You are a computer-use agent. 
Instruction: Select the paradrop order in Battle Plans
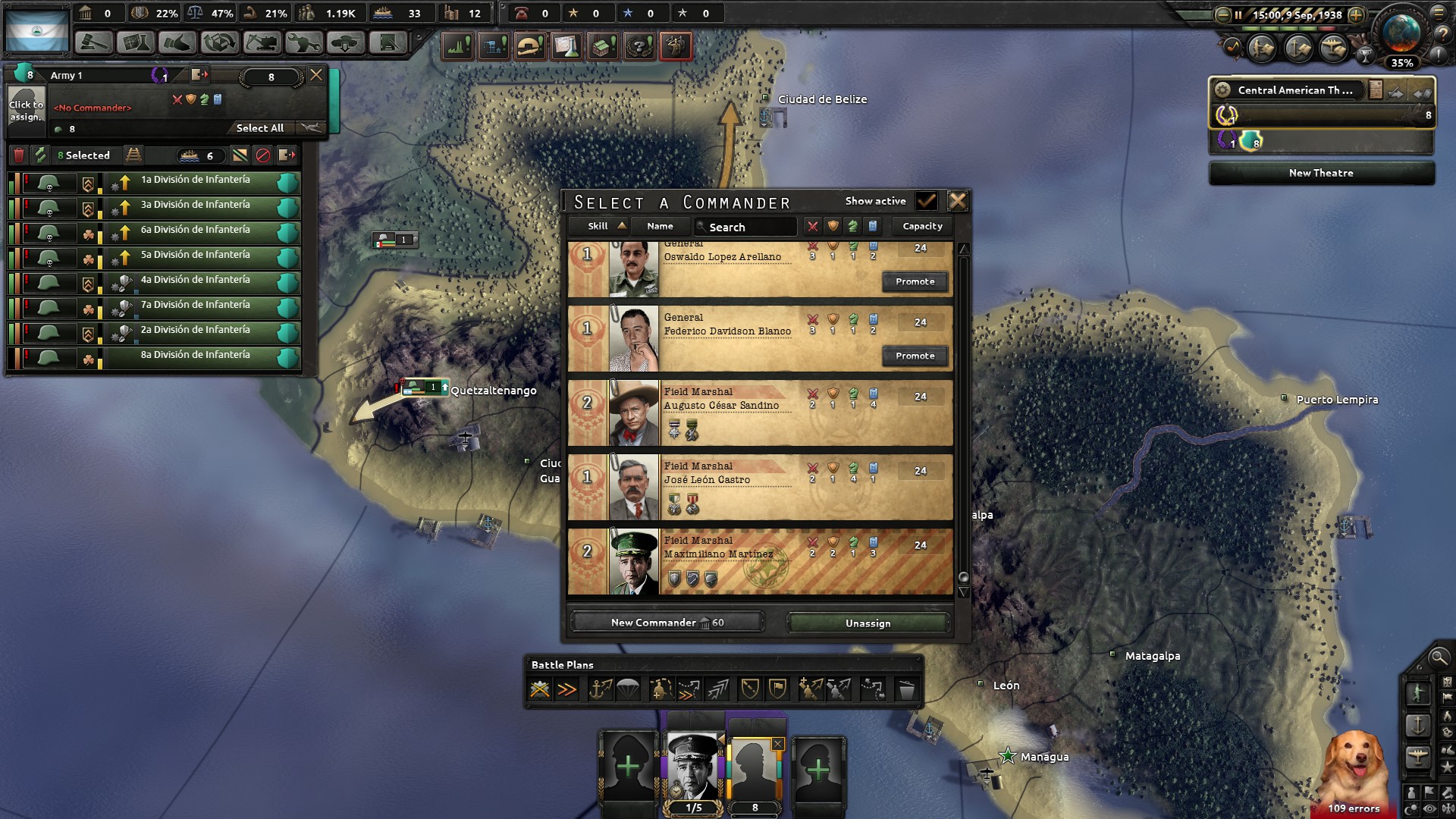coord(627,688)
